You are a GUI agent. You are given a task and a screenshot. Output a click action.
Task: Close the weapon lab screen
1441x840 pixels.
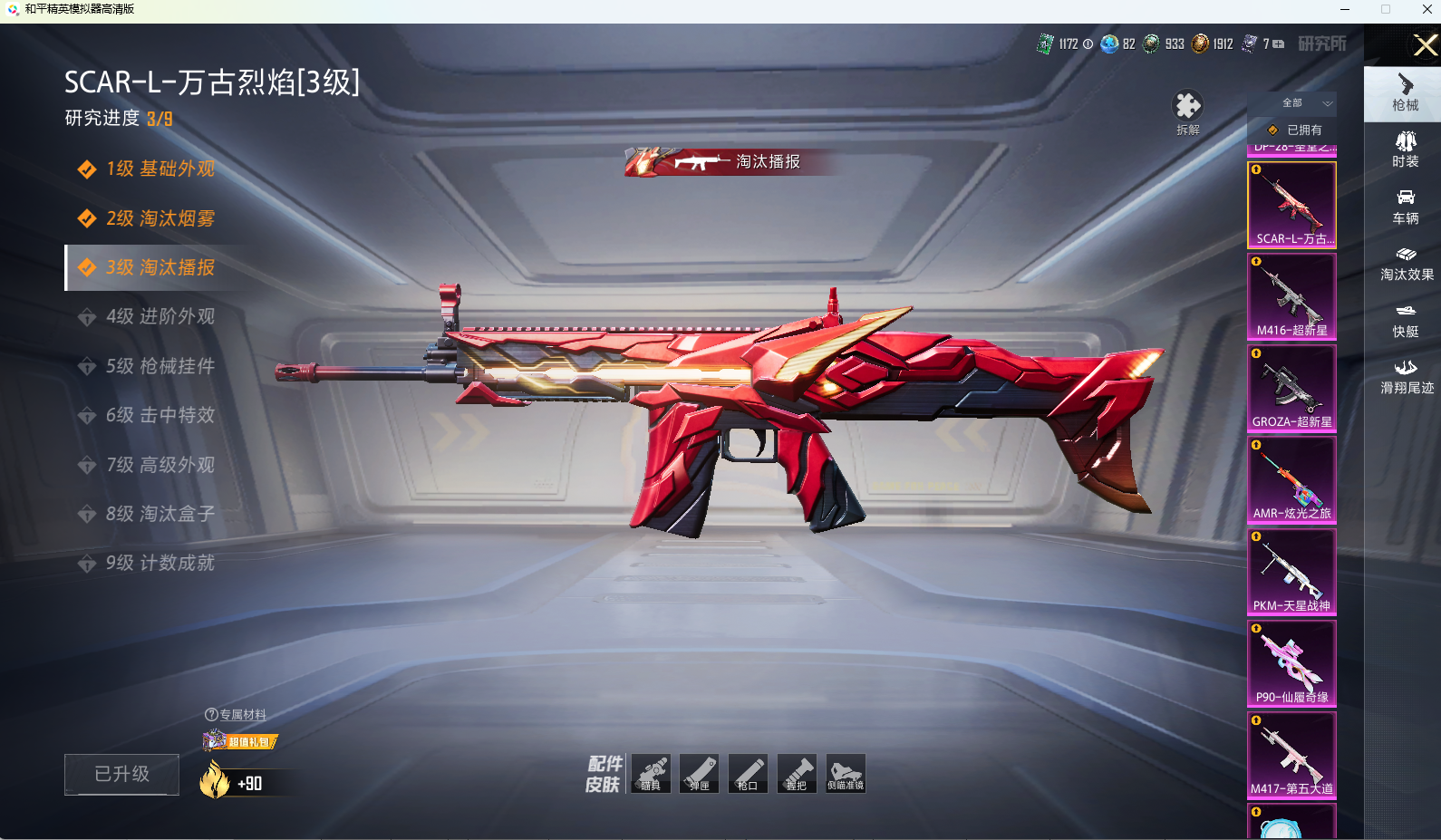tap(1425, 45)
